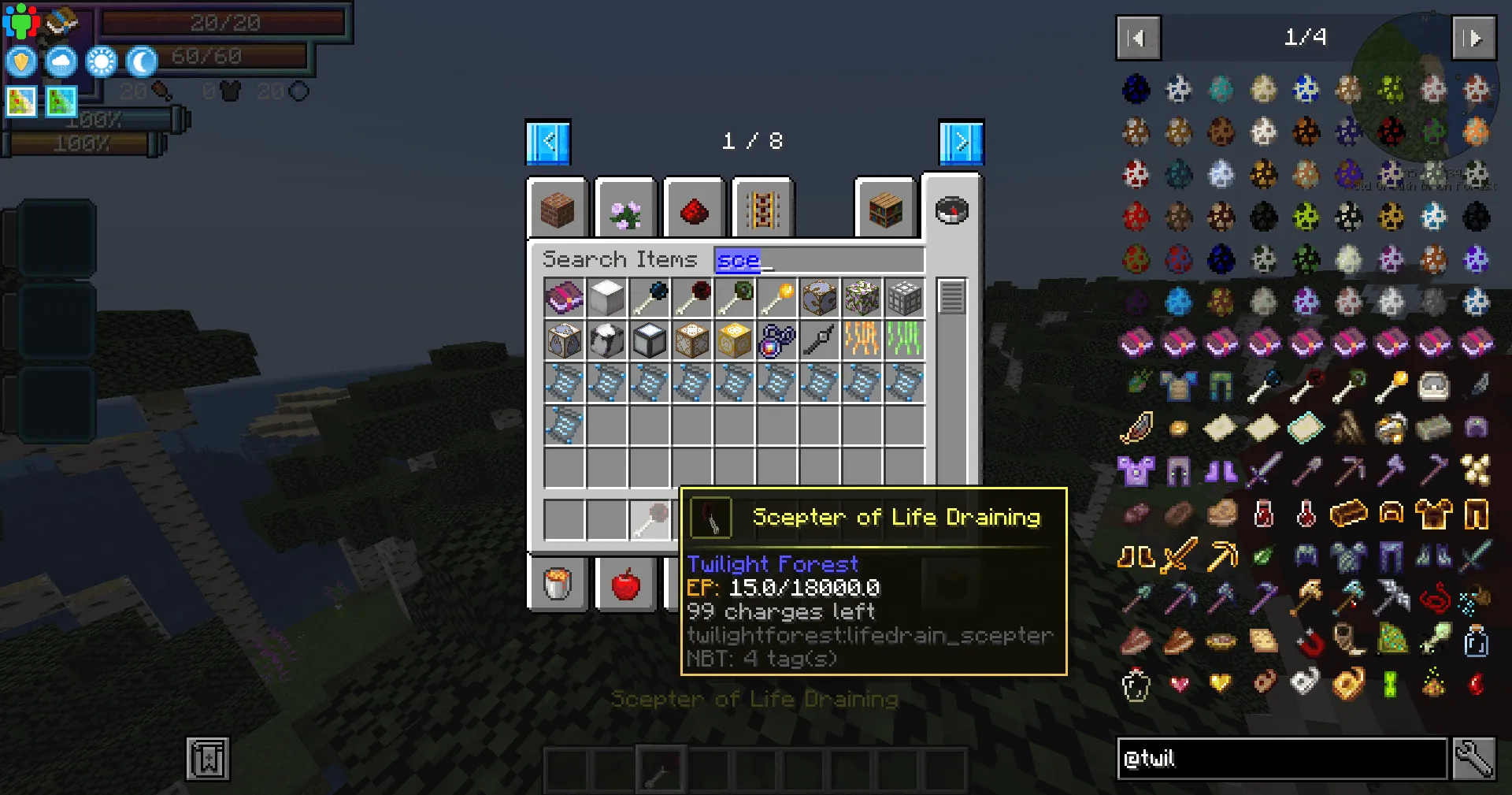Click the previous page arrow on the item panel
This screenshot has height=795, width=1512.
point(1136,38)
